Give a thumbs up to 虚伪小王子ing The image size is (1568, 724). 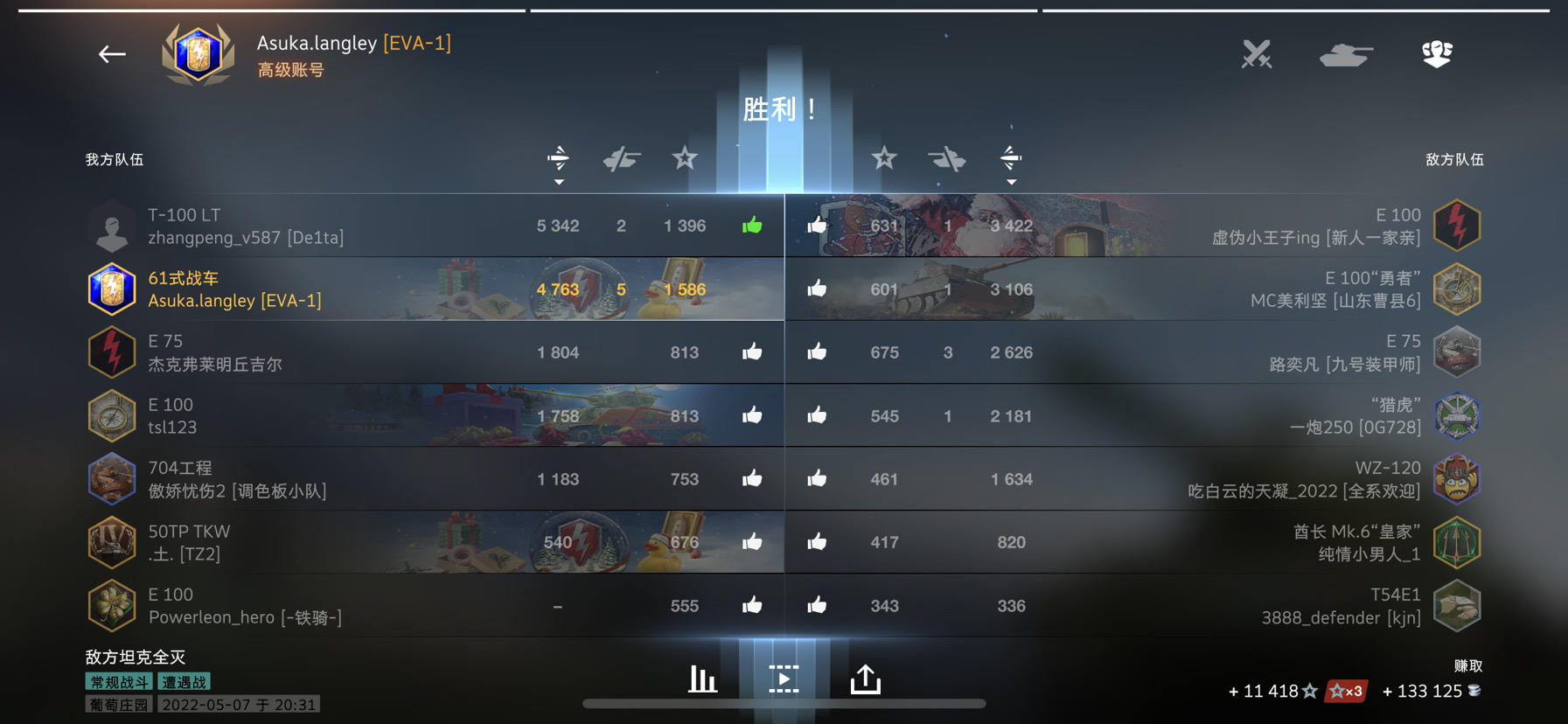pos(816,225)
